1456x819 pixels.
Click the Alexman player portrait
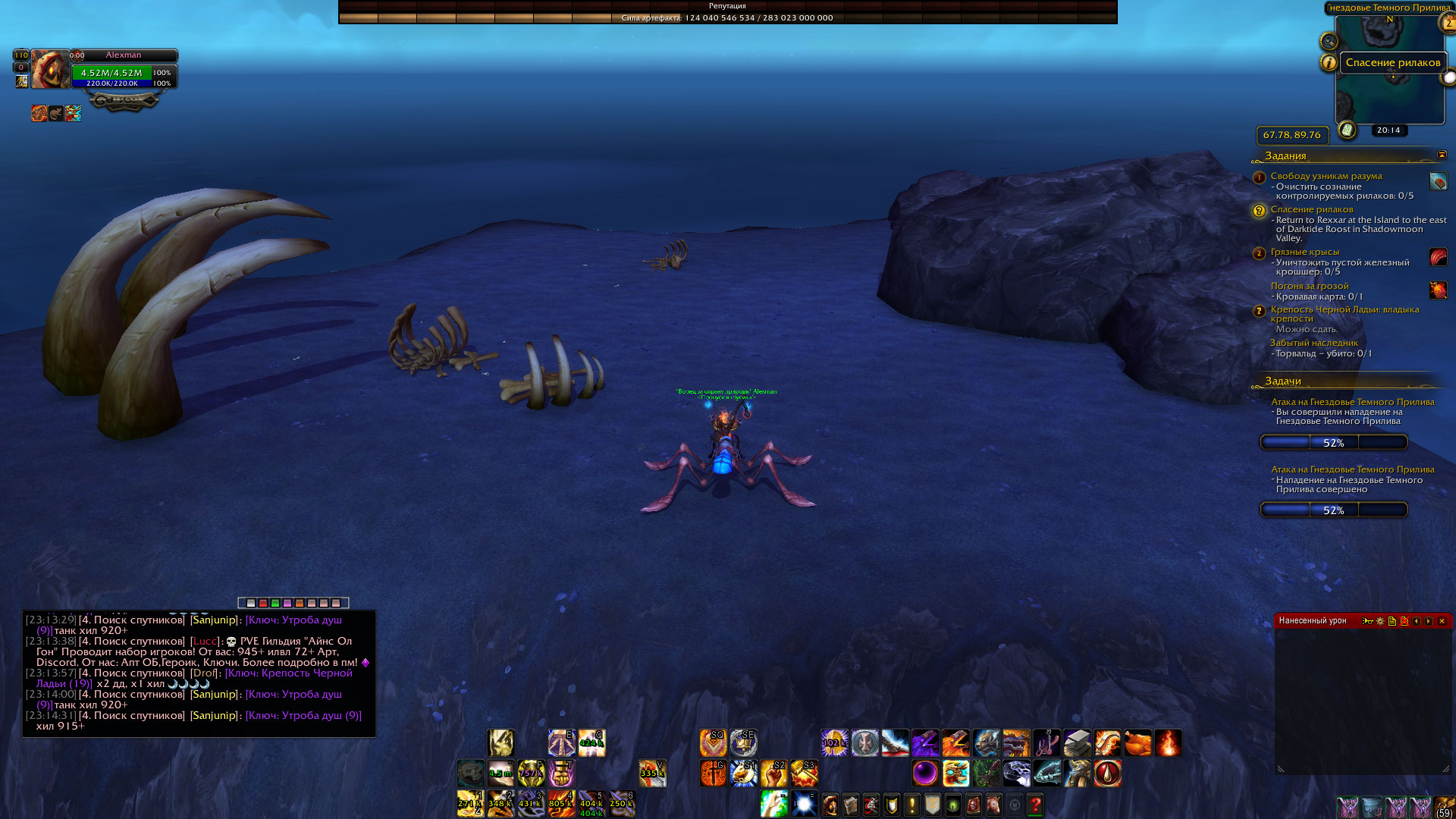50,70
